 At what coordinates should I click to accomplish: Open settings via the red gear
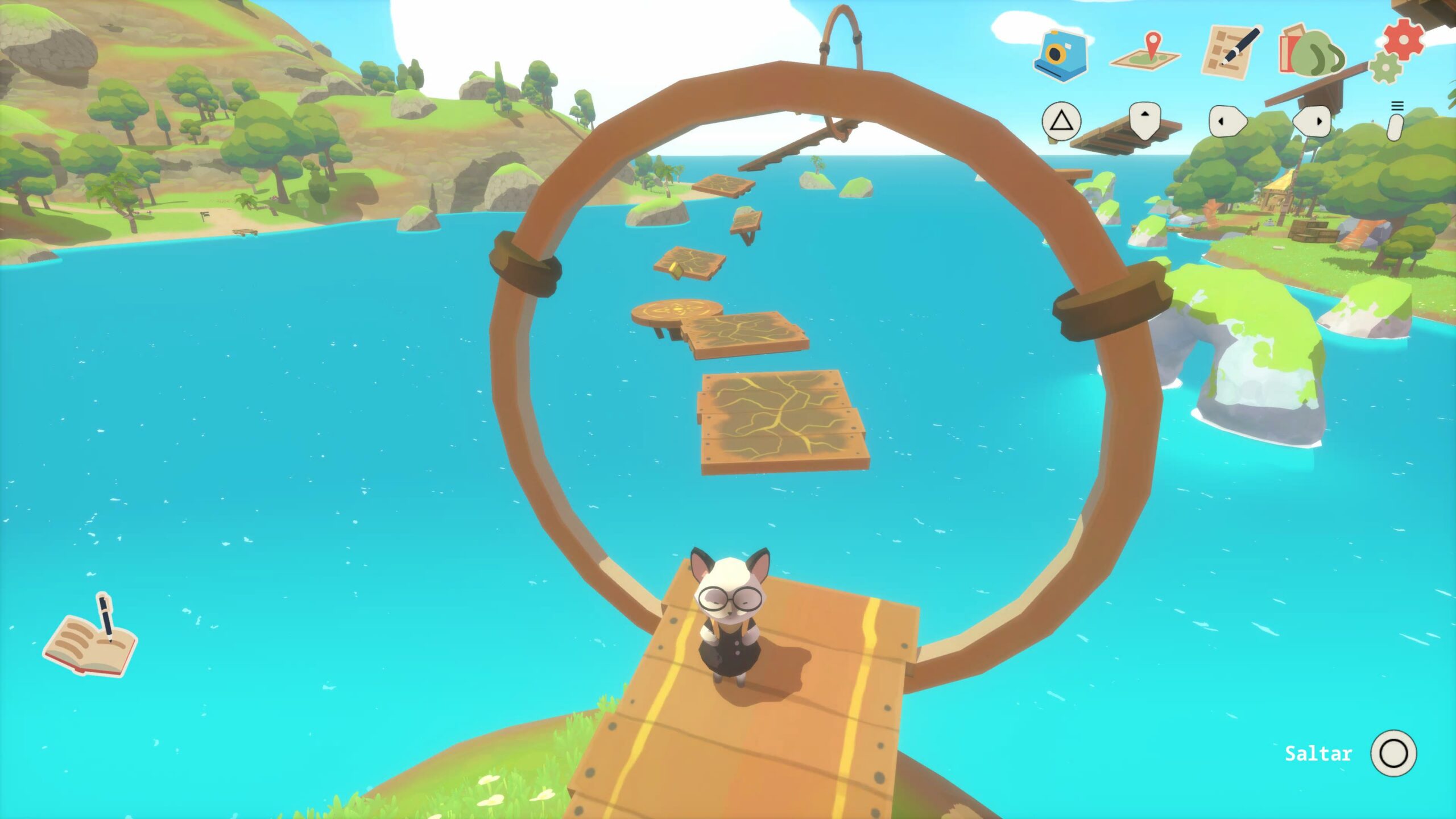[1403, 39]
